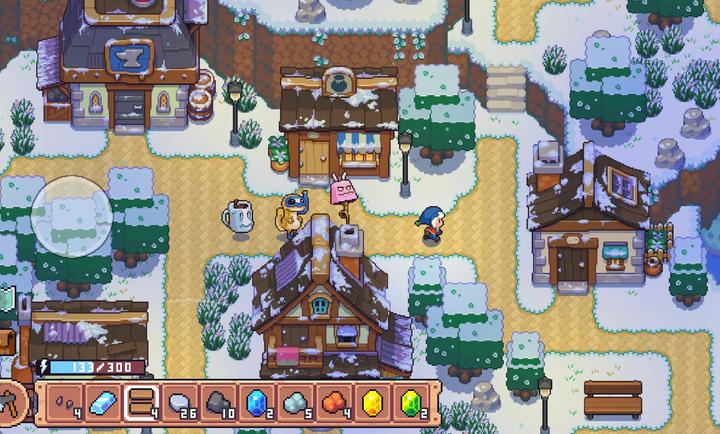Select the seeds slot in the hotbar
Image resolution: width=720 pixels, height=434 pixels.
pos(64,402)
